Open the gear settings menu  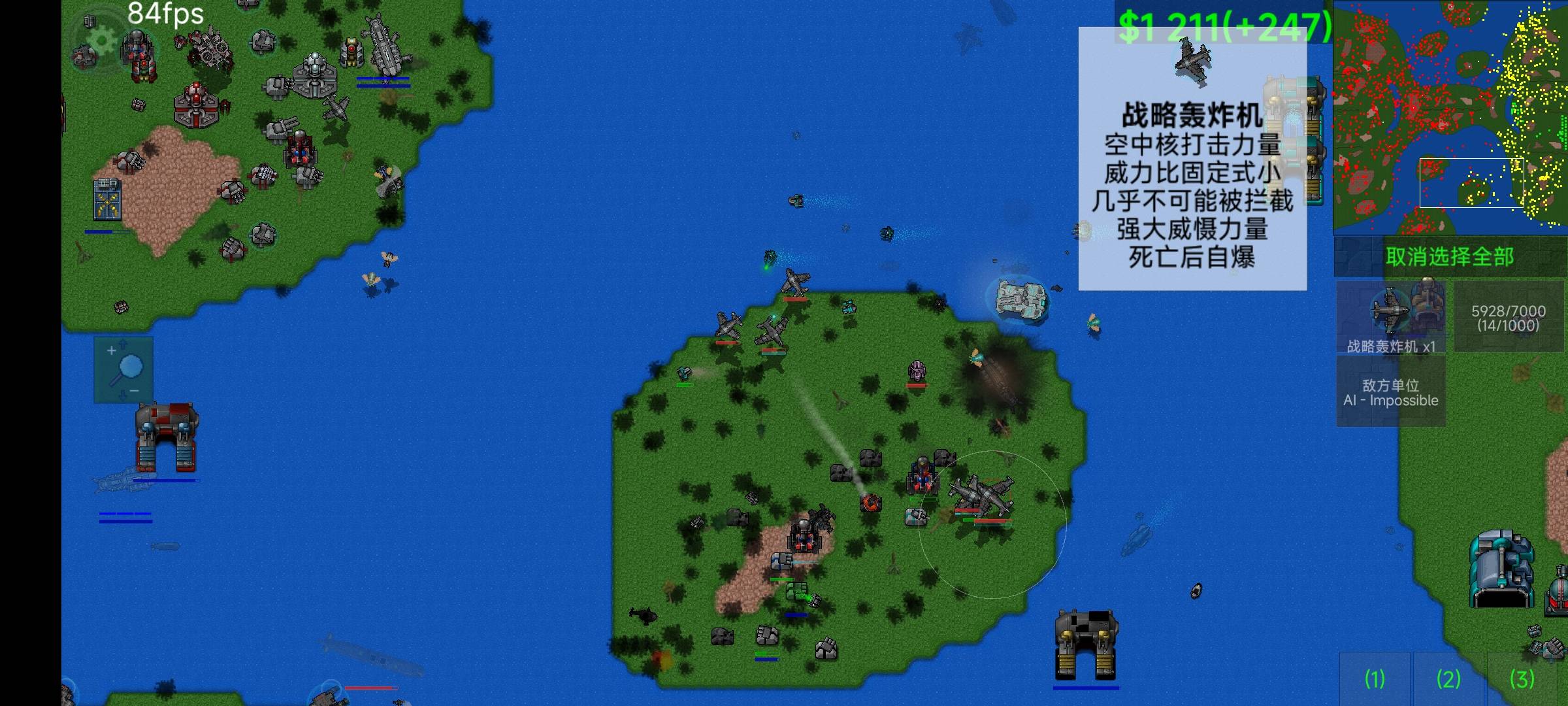point(101,41)
